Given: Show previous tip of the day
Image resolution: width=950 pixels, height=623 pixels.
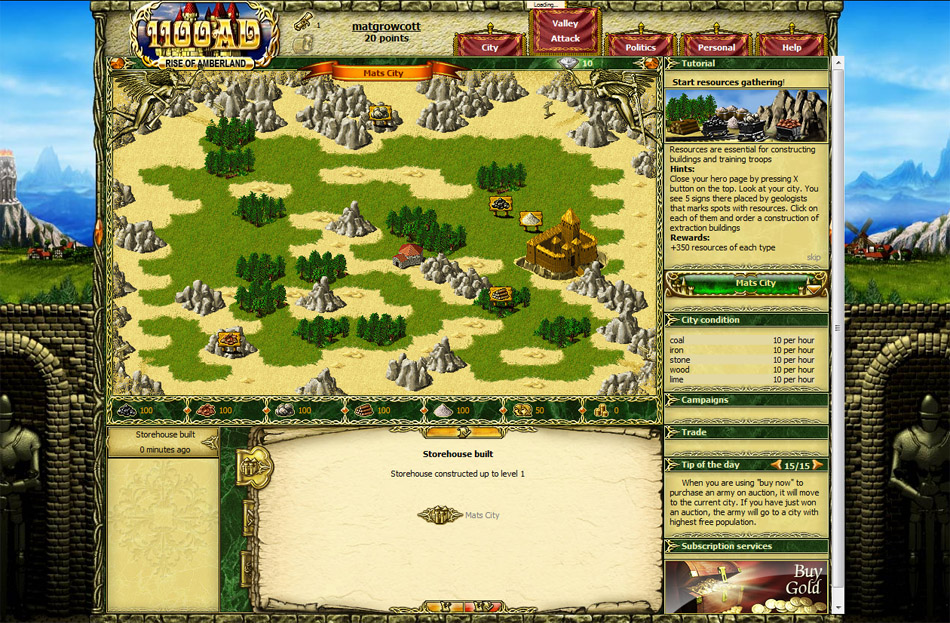Looking at the screenshot, I should [775, 465].
